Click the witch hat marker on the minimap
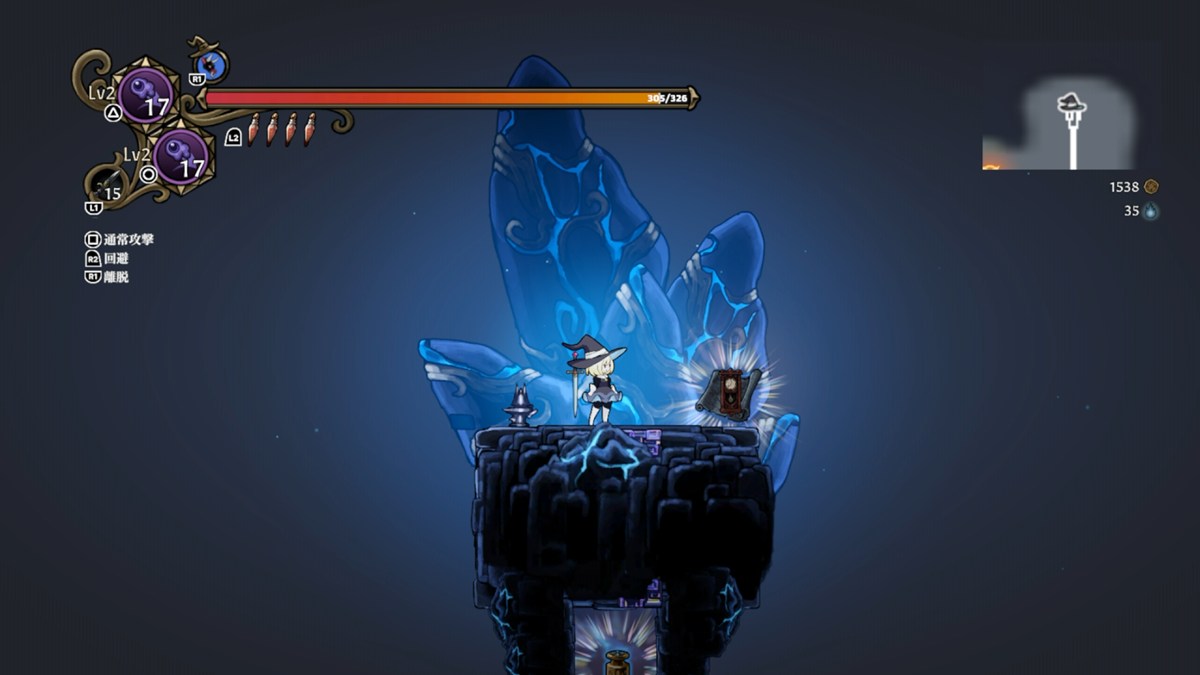Image resolution: width=1200 pixels, height=675 pixels. pyautogui.click(x=1071, y=103)
